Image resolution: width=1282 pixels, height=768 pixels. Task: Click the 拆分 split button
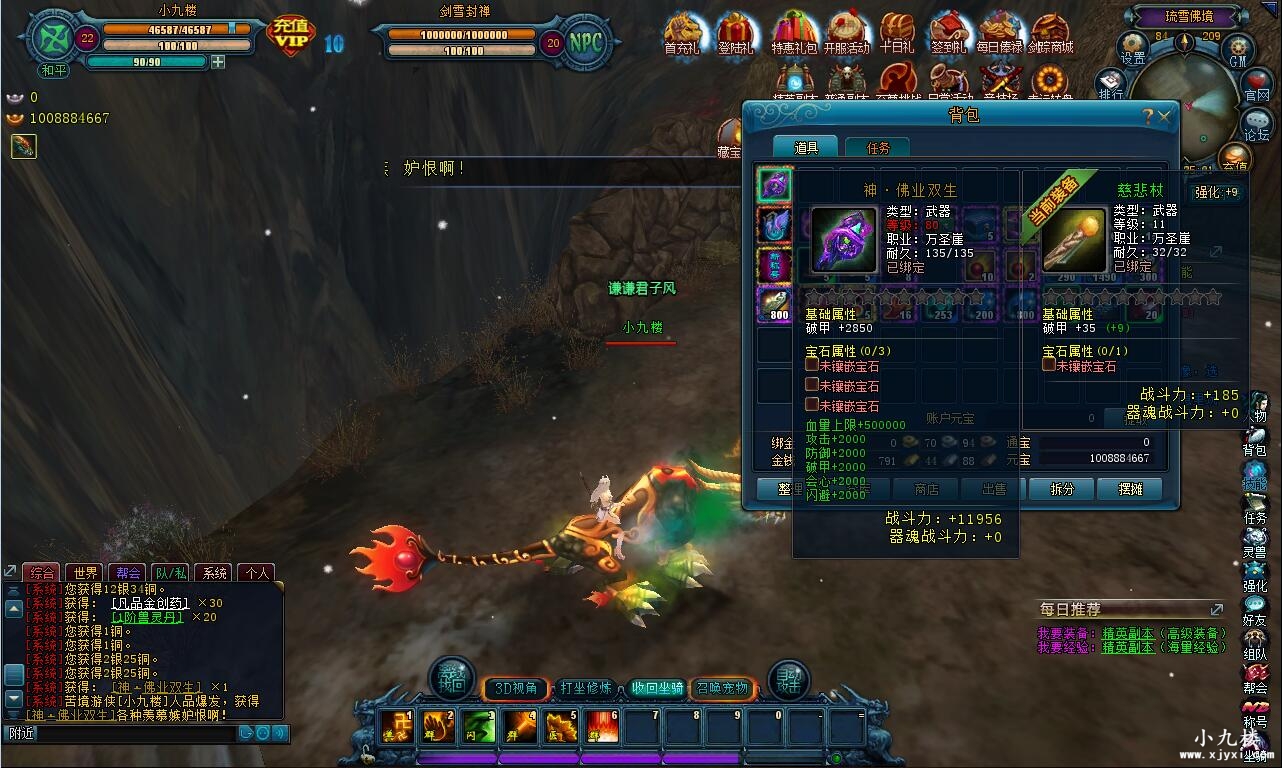pos(1062,489)
